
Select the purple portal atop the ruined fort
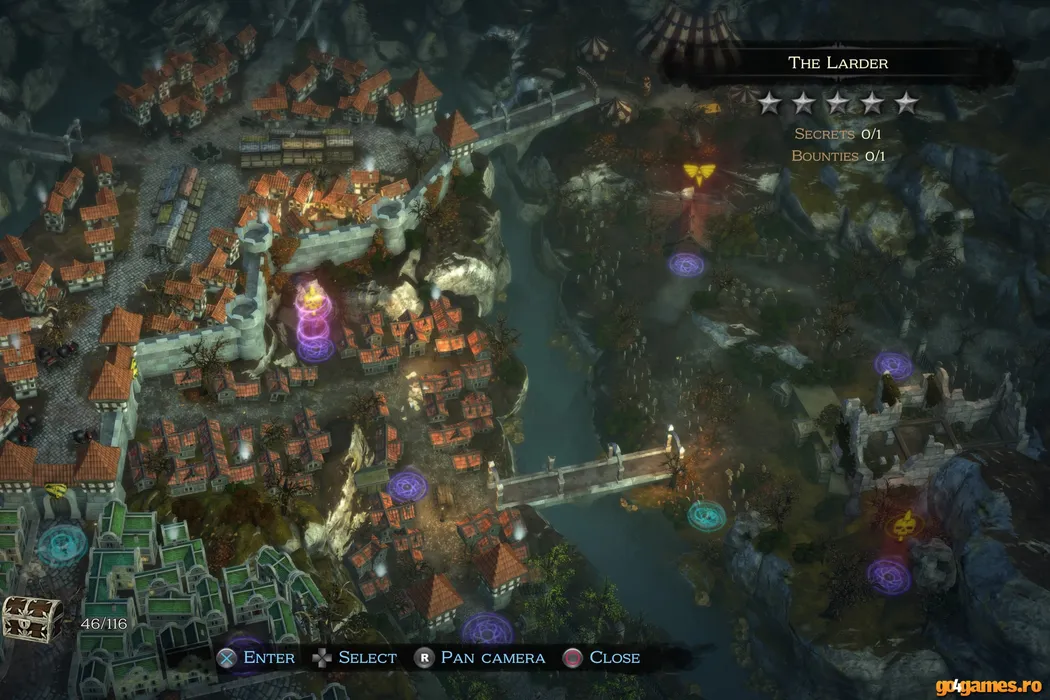pyautogui.click(x=893, y=365)
